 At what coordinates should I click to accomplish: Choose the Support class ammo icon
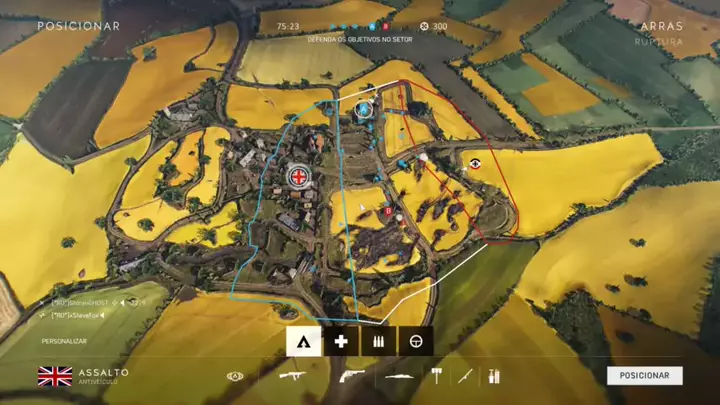tap(378, 341)
